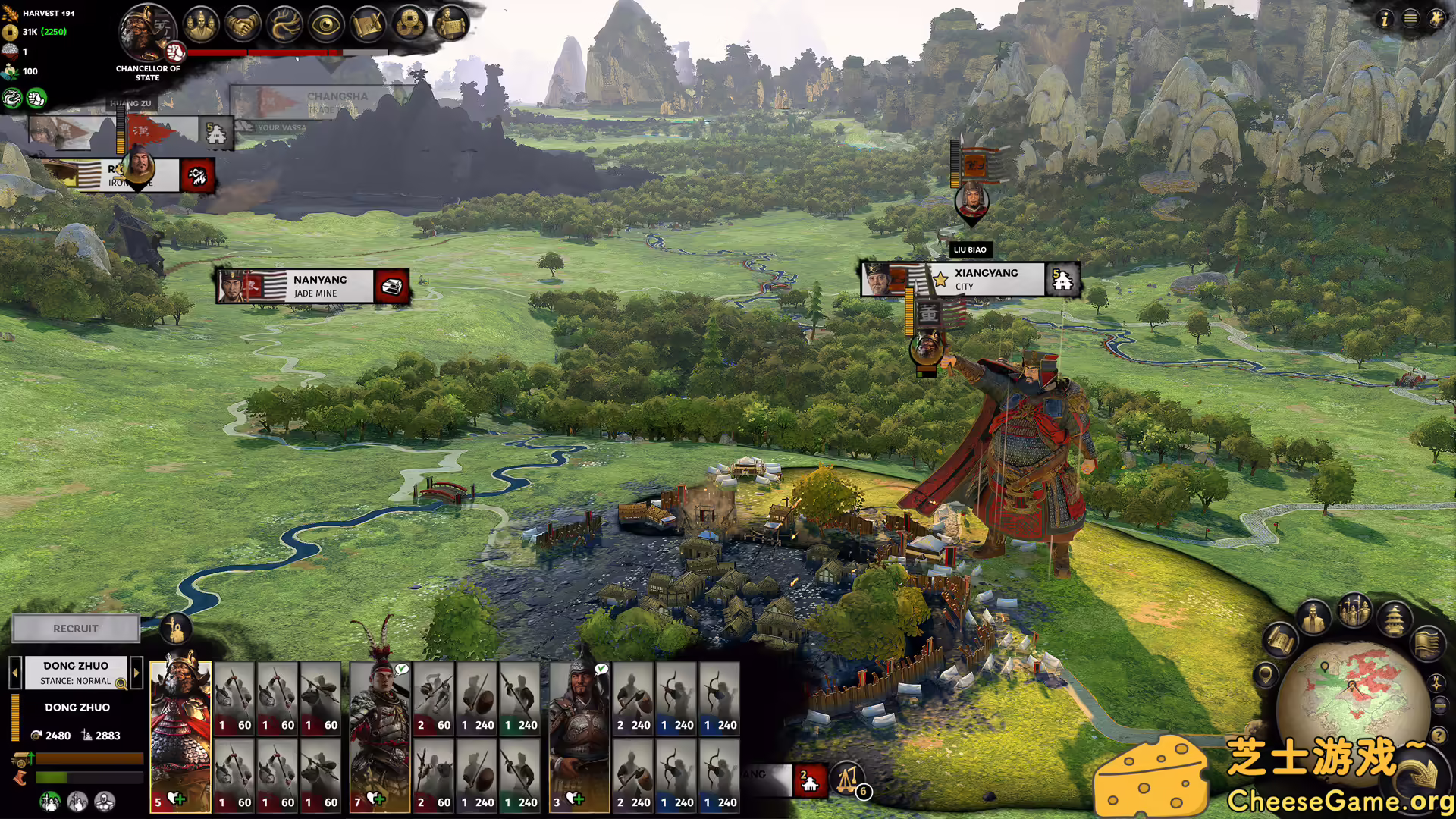Toggle the green active stance icon under Dong Zhuo
This screenshot has height=819, width=1456.
point(49,802)
